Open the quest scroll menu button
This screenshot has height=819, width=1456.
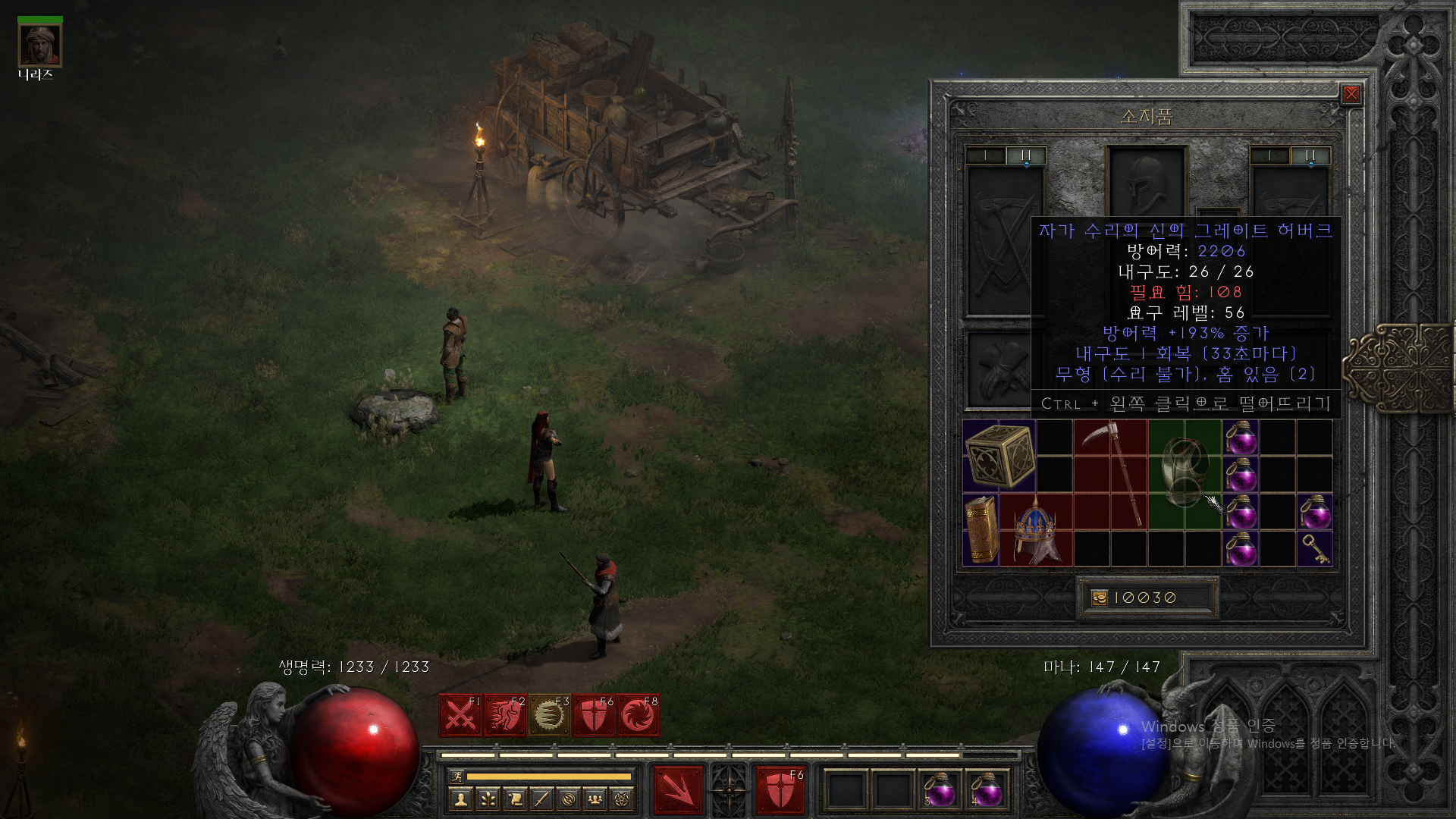[x=515, y=799]
